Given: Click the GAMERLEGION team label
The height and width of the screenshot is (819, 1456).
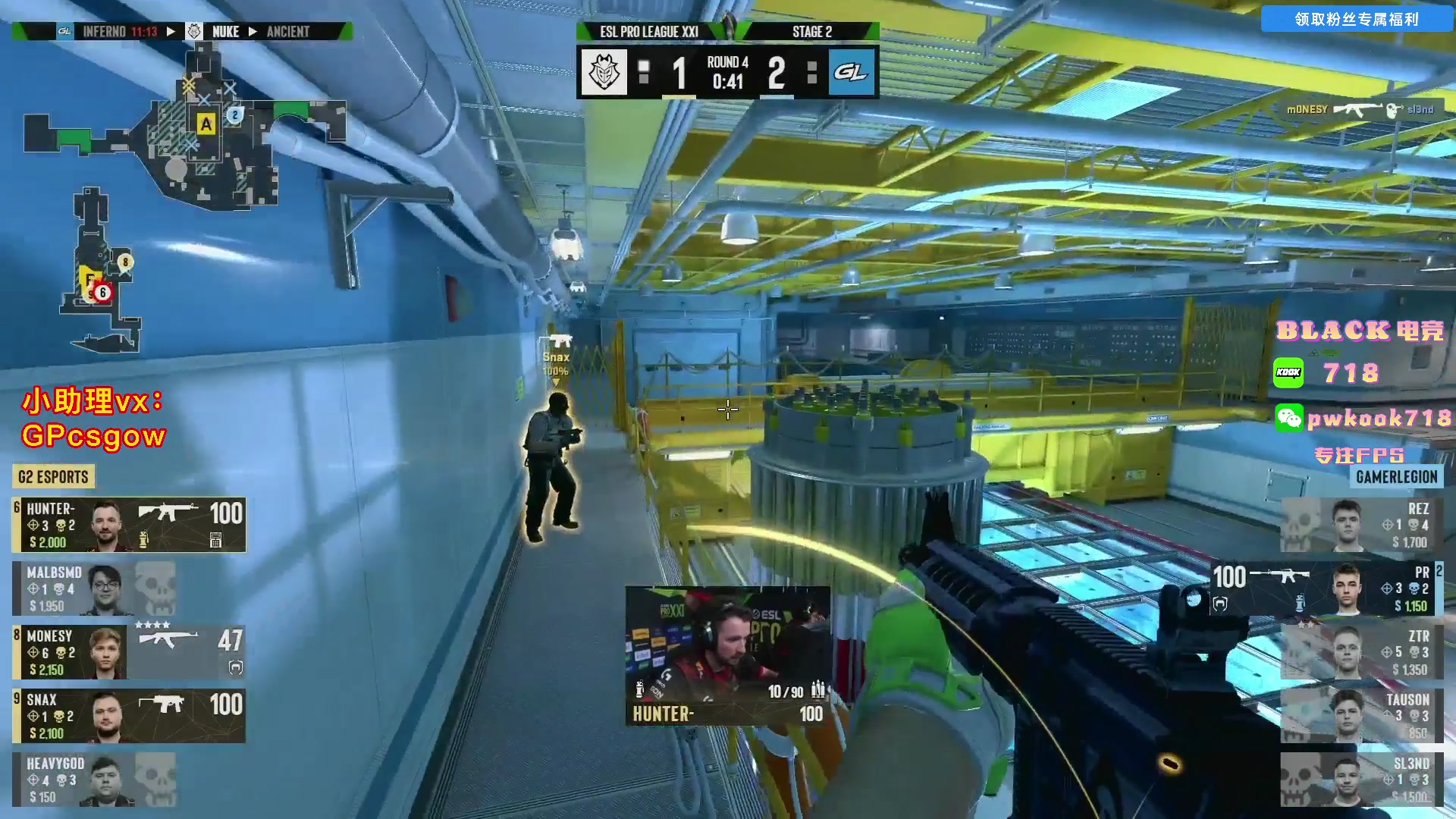Looking at the screenshot, I should [1396, 477].
